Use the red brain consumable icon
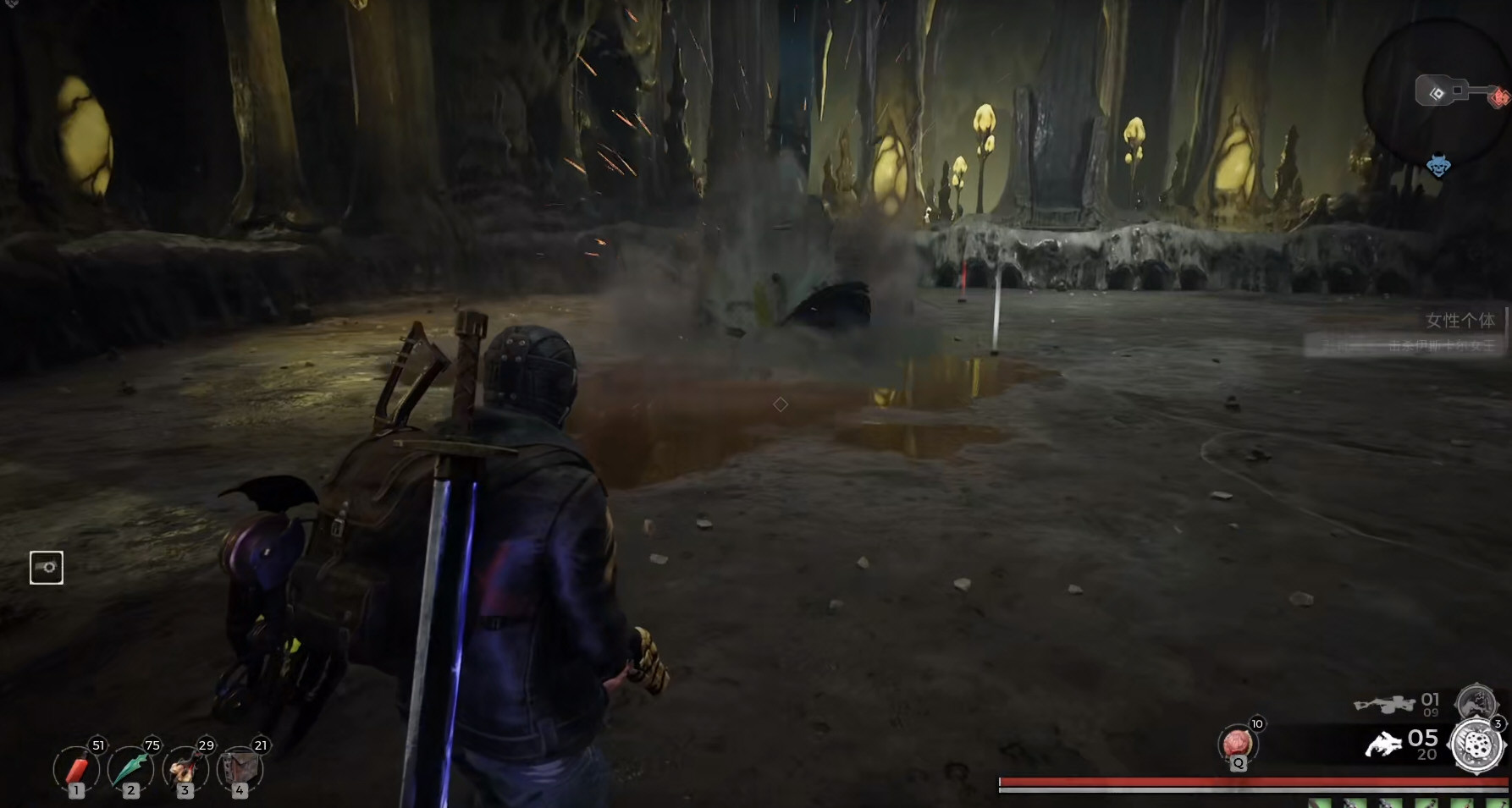Image resolution: width=1512 pixels, height=808 pixels. pyautogui.click(x=1238, y=744)
